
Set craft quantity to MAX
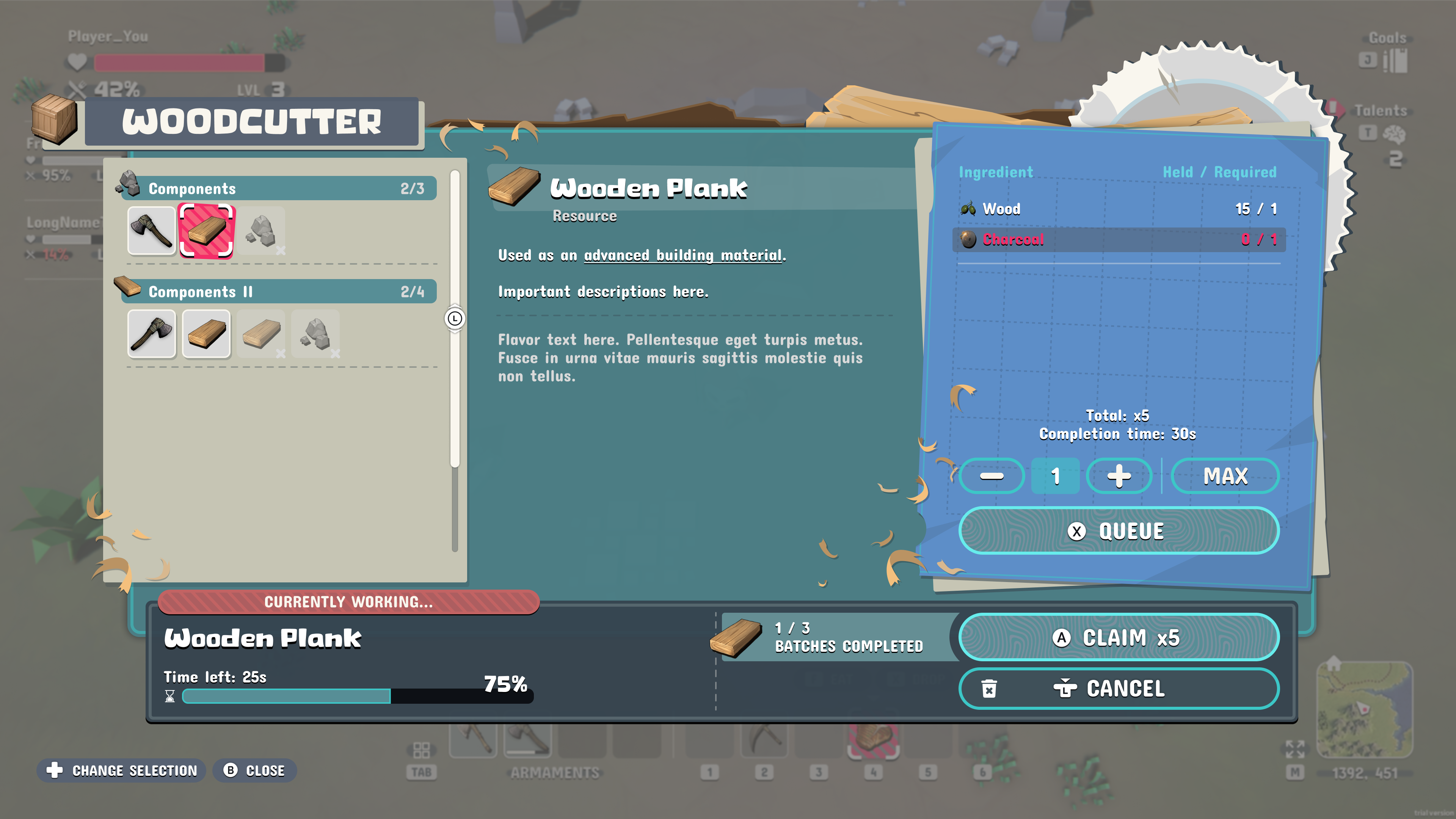point(1225,476)
